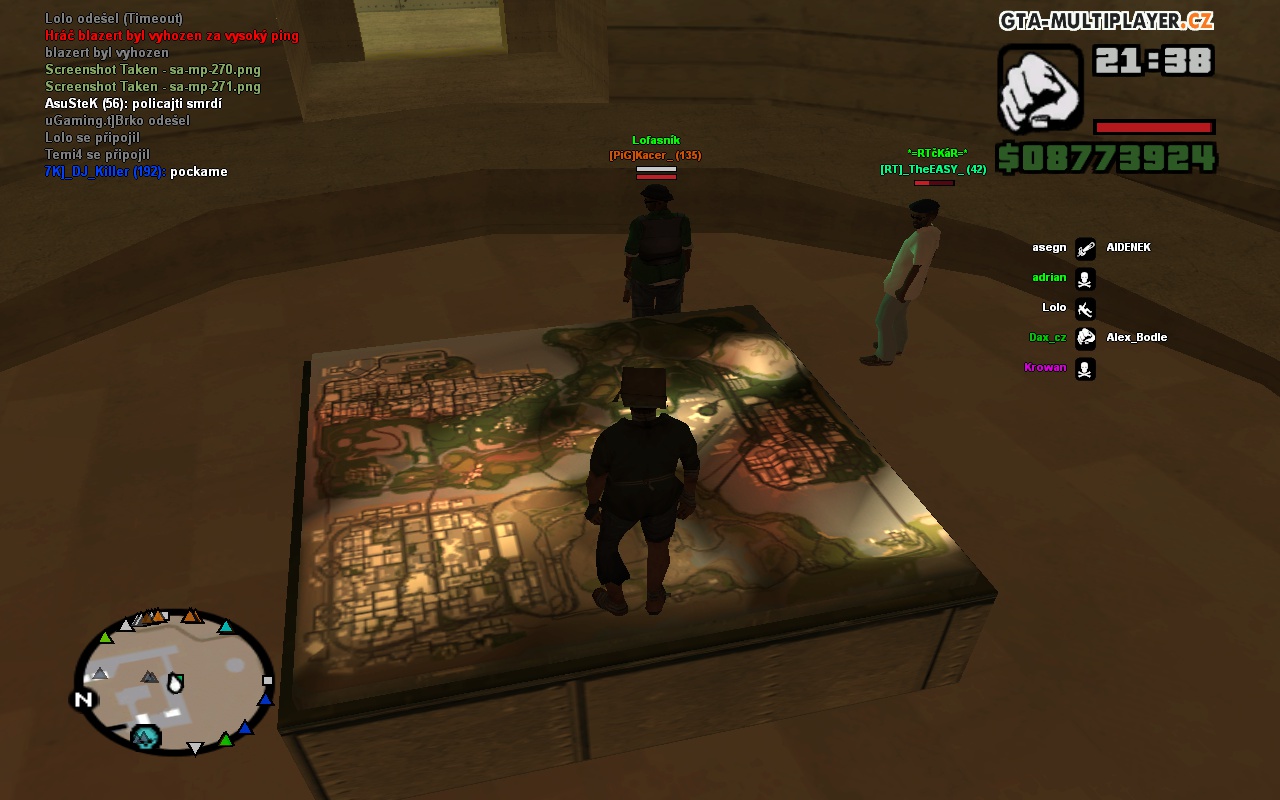Click the "Screenshot Taken - sa-mp-271.png" chat line
Image resolution: width=1280 pixels, height=800 pixels.
tap(152, 87)
